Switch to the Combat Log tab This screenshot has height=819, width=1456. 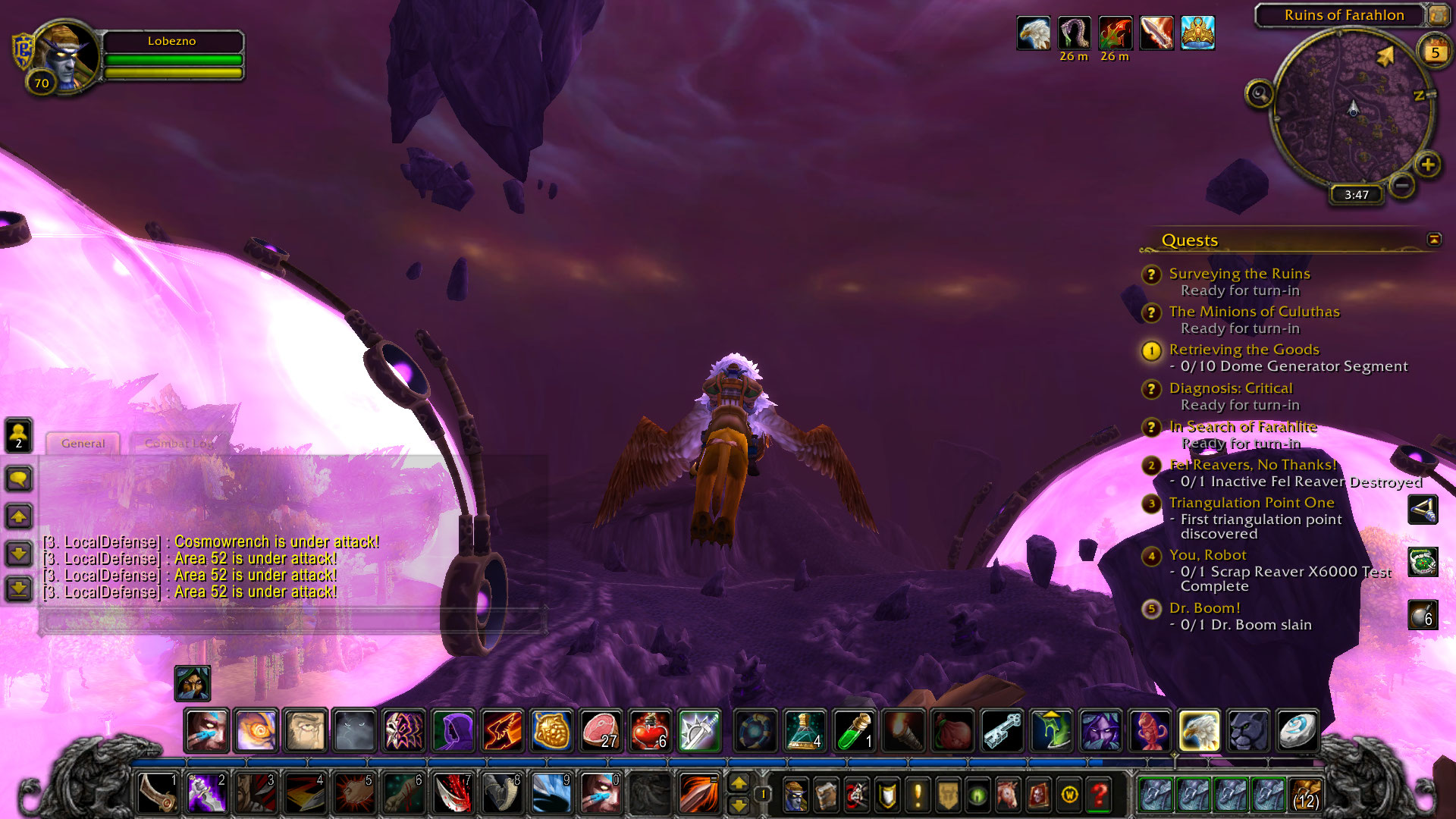(179, 444)
